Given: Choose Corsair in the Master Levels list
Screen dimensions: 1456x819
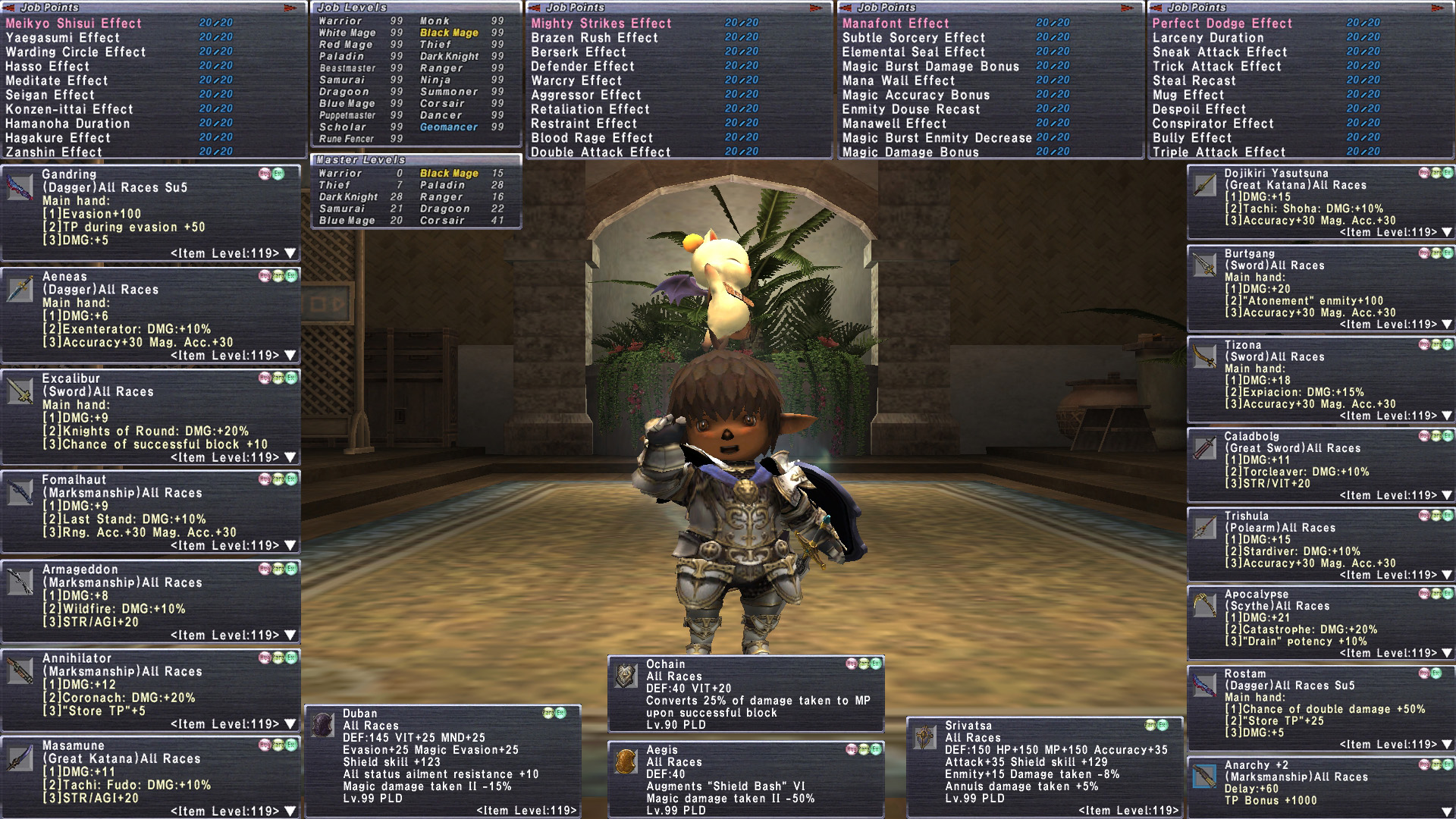Looking at the screenshot, I should coord(442,221).
